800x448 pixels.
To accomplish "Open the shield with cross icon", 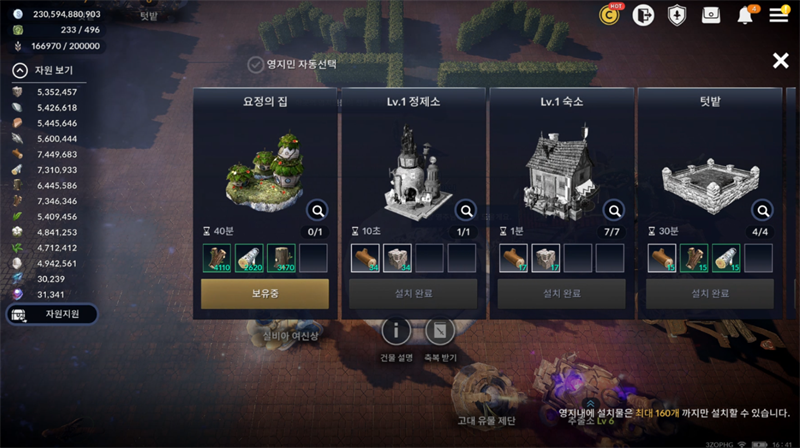I will coord(677,15).
